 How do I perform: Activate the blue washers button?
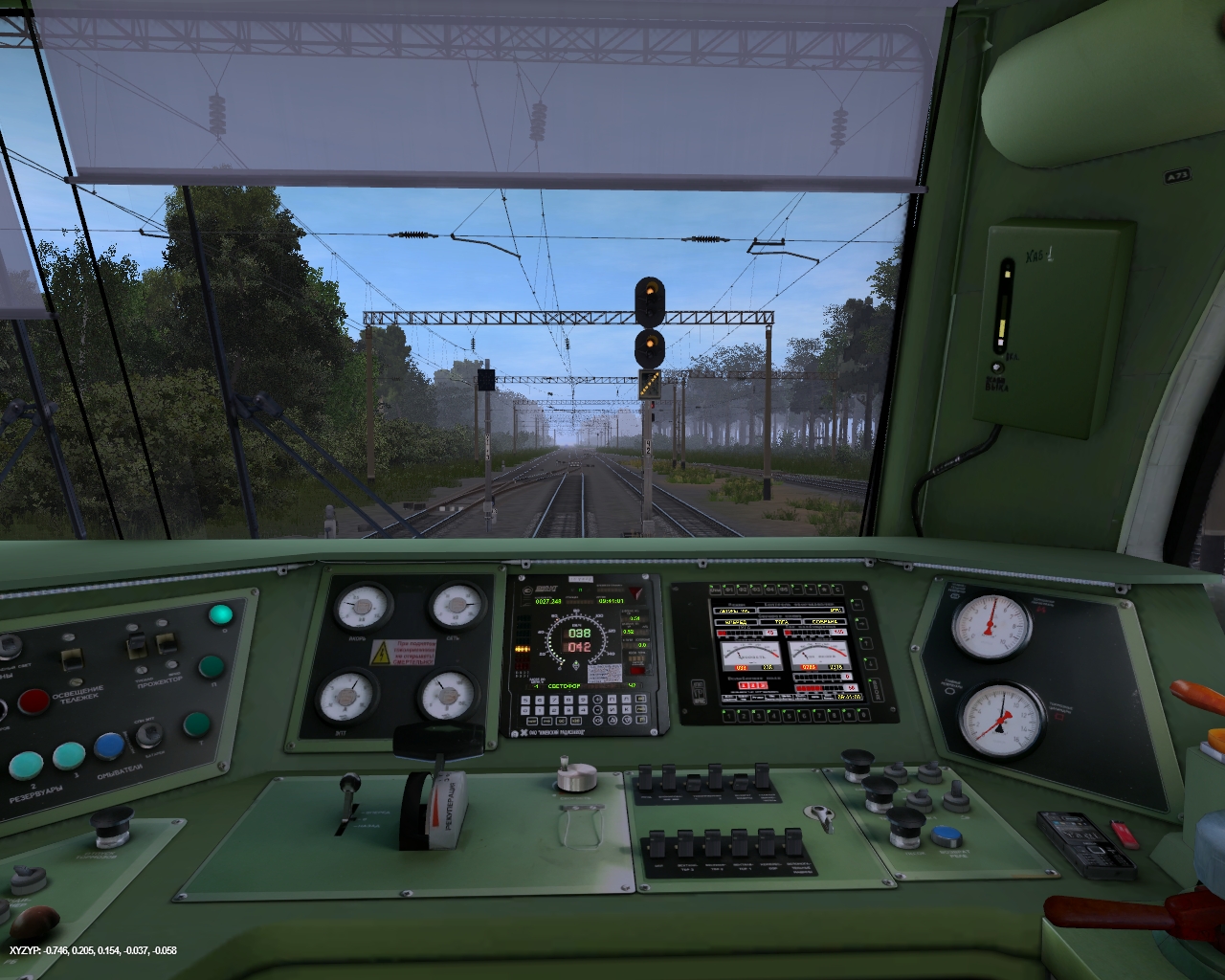click(x=108, y=746)
